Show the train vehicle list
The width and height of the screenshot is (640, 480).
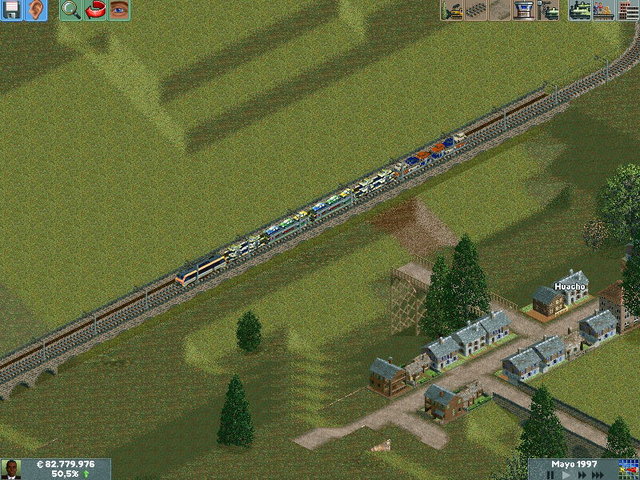(580, 10)
